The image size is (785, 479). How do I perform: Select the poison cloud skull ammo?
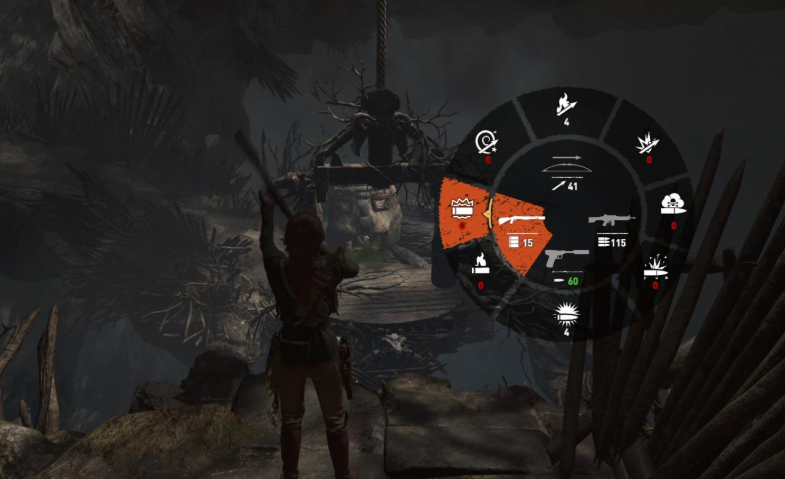pos(672,207)
